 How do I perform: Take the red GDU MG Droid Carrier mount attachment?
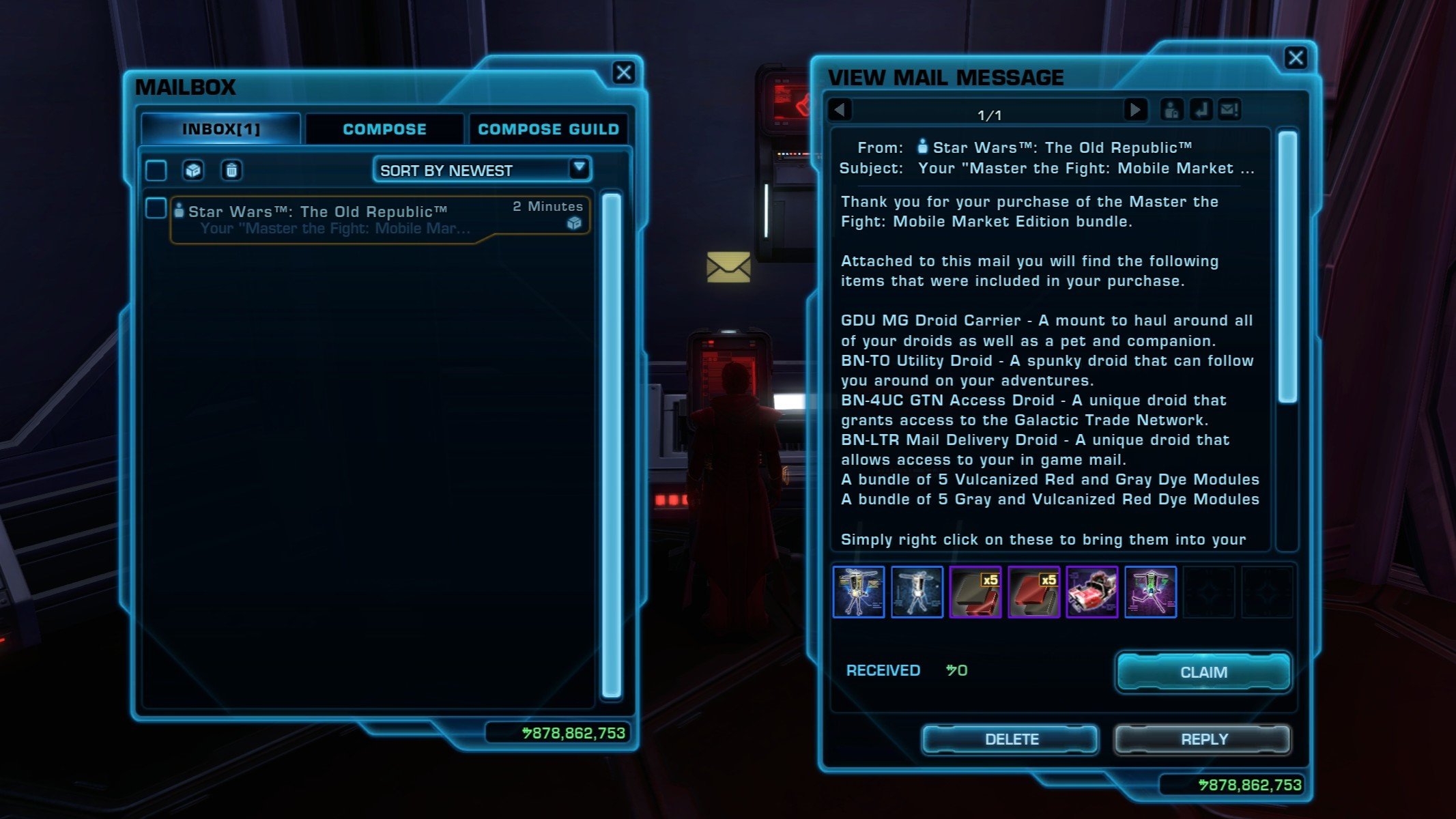point(1091,592)
